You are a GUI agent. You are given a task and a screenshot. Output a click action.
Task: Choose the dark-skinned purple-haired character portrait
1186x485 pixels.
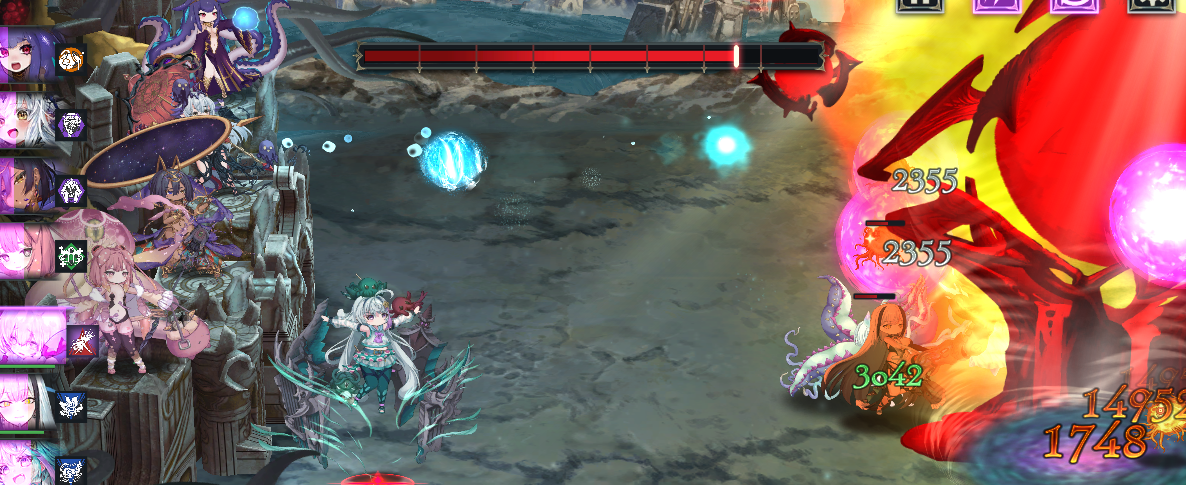click(x=27, y=185)
